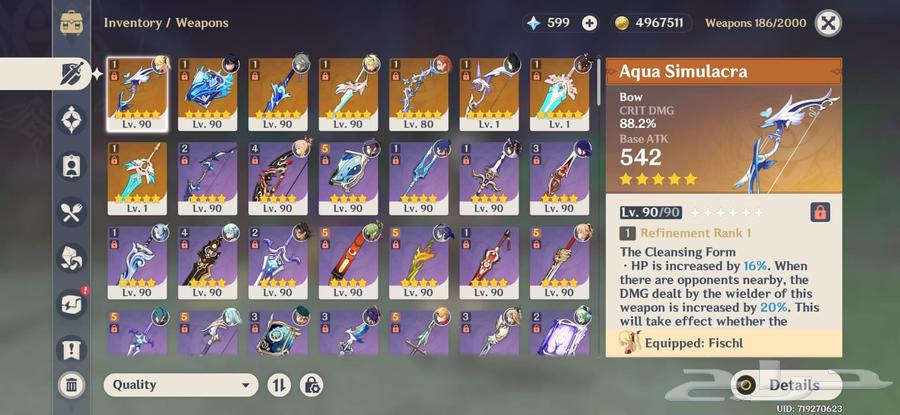
Task: Switch to the character portrait card tab
Action: tap(71, 166)
